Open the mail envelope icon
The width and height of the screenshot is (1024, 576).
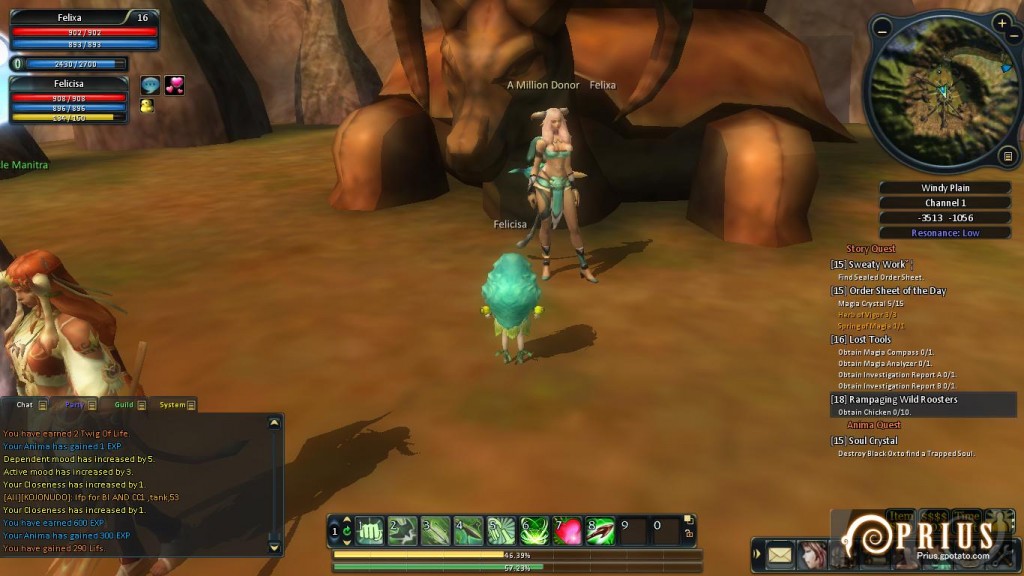[780, 553]
